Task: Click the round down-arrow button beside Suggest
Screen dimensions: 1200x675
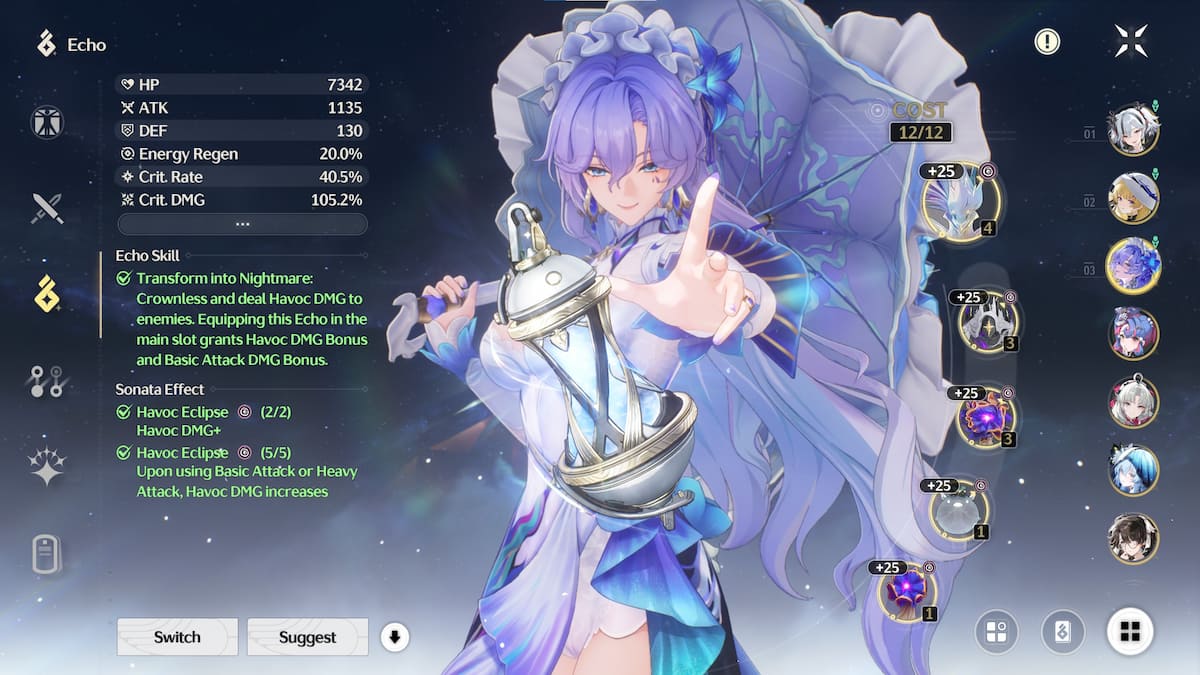Action: click(x=395, y=637)
